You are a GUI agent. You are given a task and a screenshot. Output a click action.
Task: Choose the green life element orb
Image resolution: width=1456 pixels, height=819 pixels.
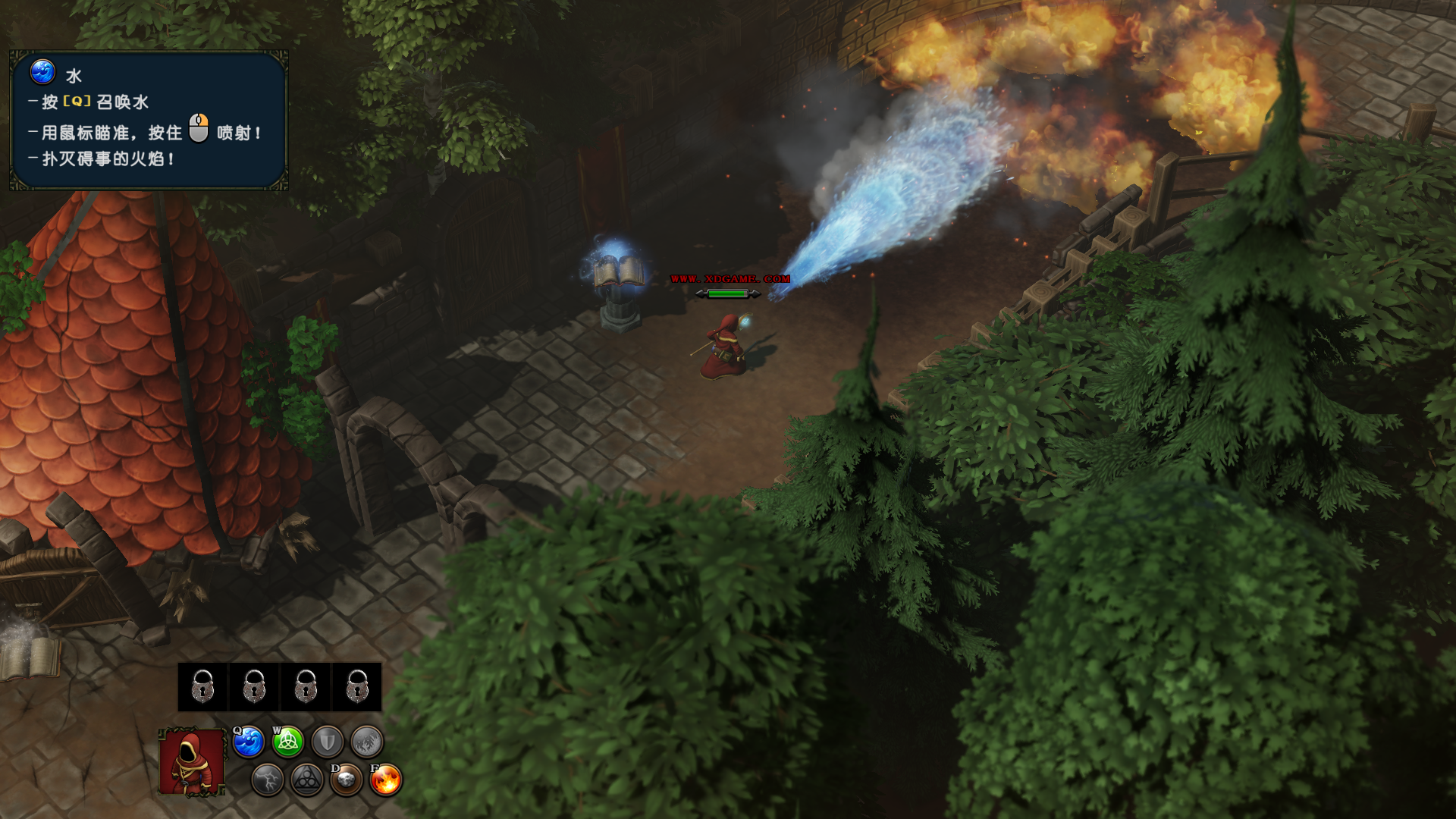(x=288, y=742)
